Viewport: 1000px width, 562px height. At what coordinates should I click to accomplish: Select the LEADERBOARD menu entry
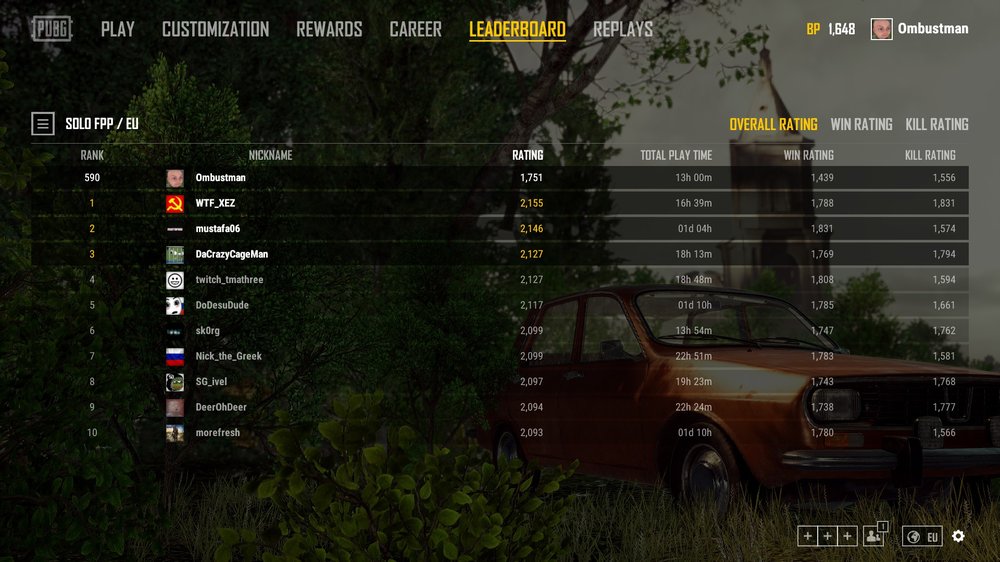pos(517,29)
